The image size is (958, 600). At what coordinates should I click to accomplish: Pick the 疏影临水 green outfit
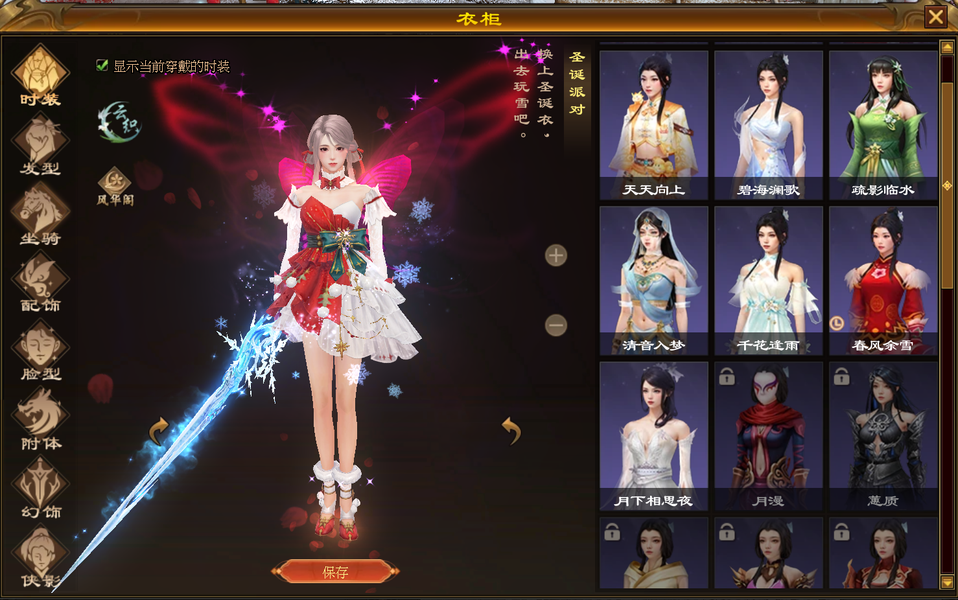click(883, 124)
